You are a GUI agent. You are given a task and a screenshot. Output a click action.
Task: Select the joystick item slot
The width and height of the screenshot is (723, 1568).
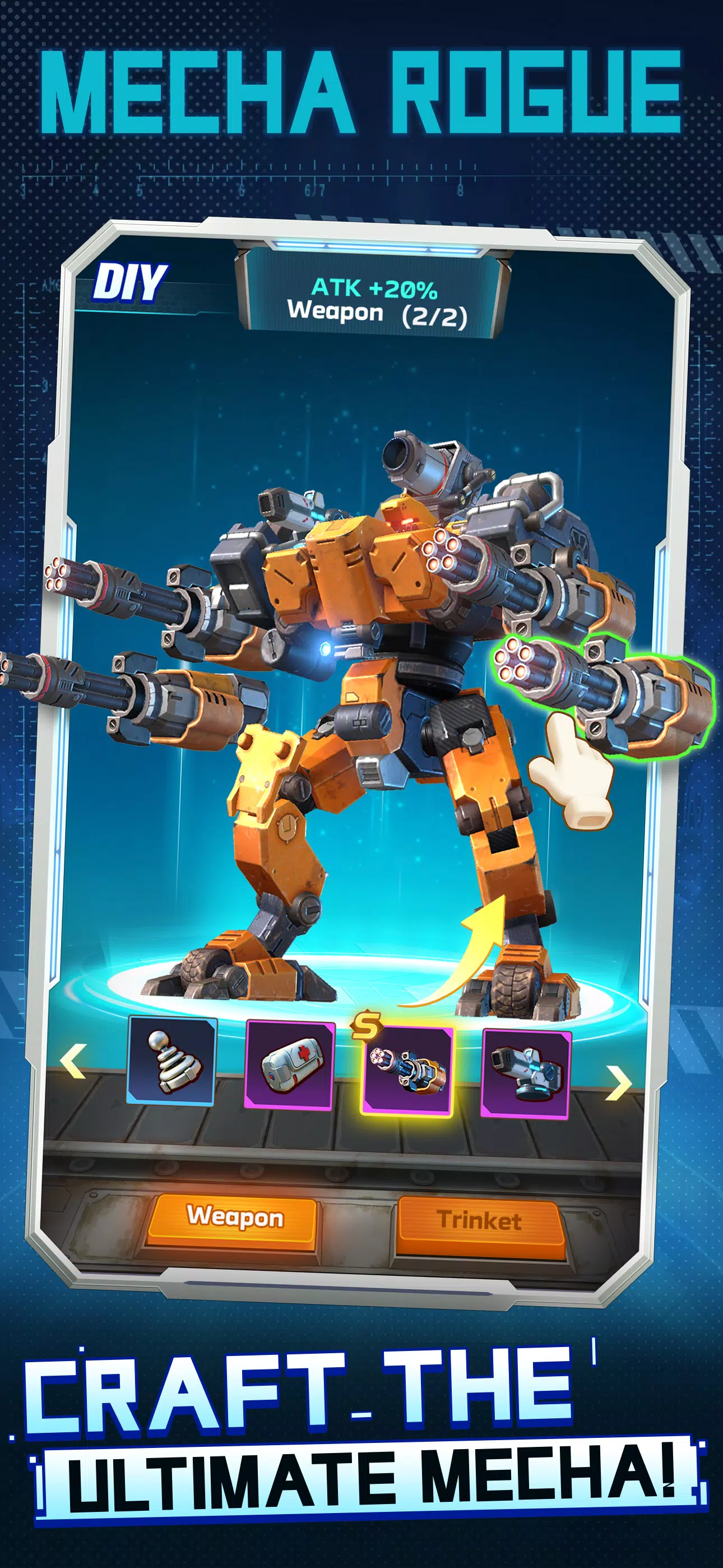[172, 1061]
